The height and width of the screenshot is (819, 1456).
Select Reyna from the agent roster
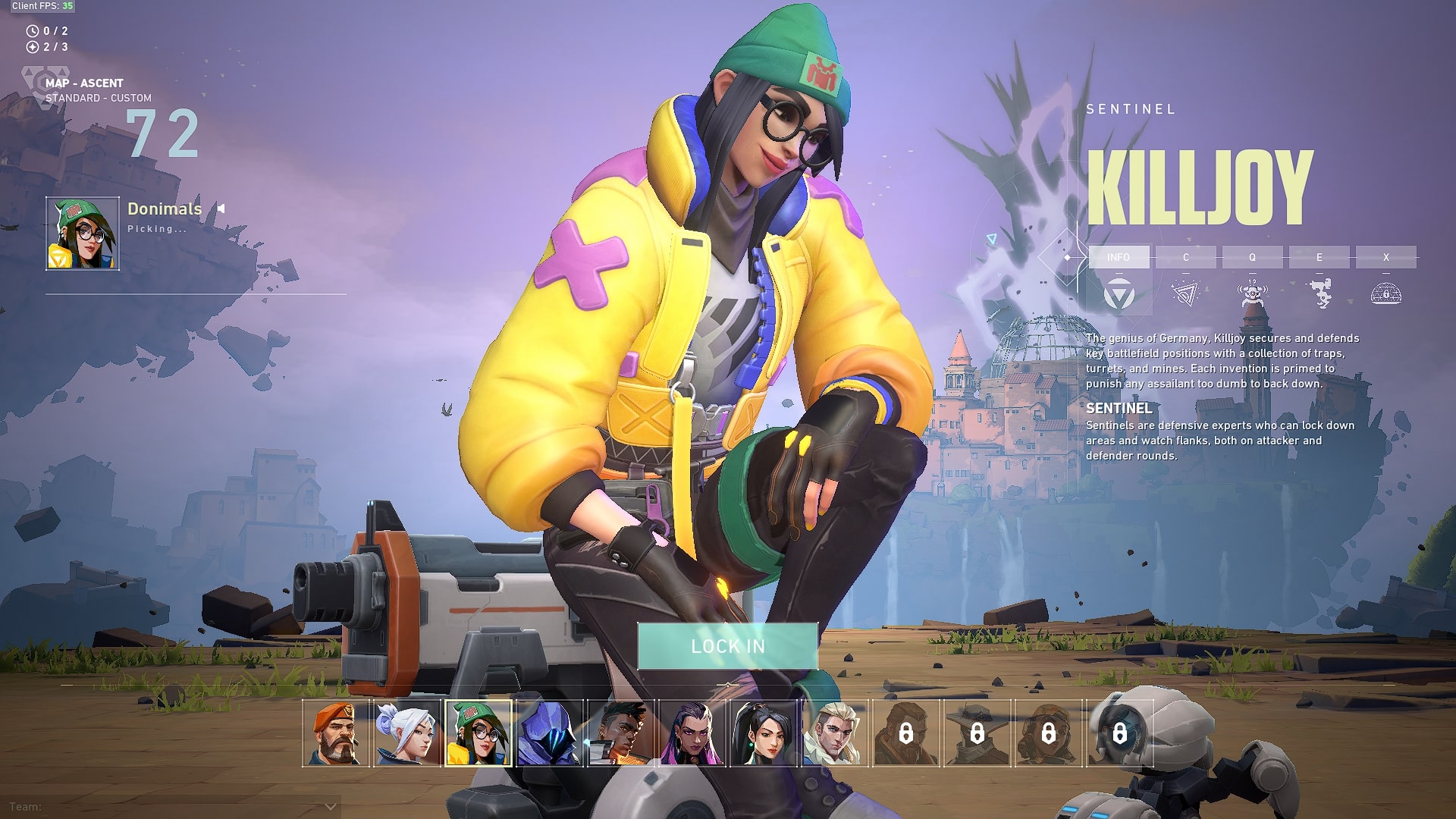click(692, 733)
